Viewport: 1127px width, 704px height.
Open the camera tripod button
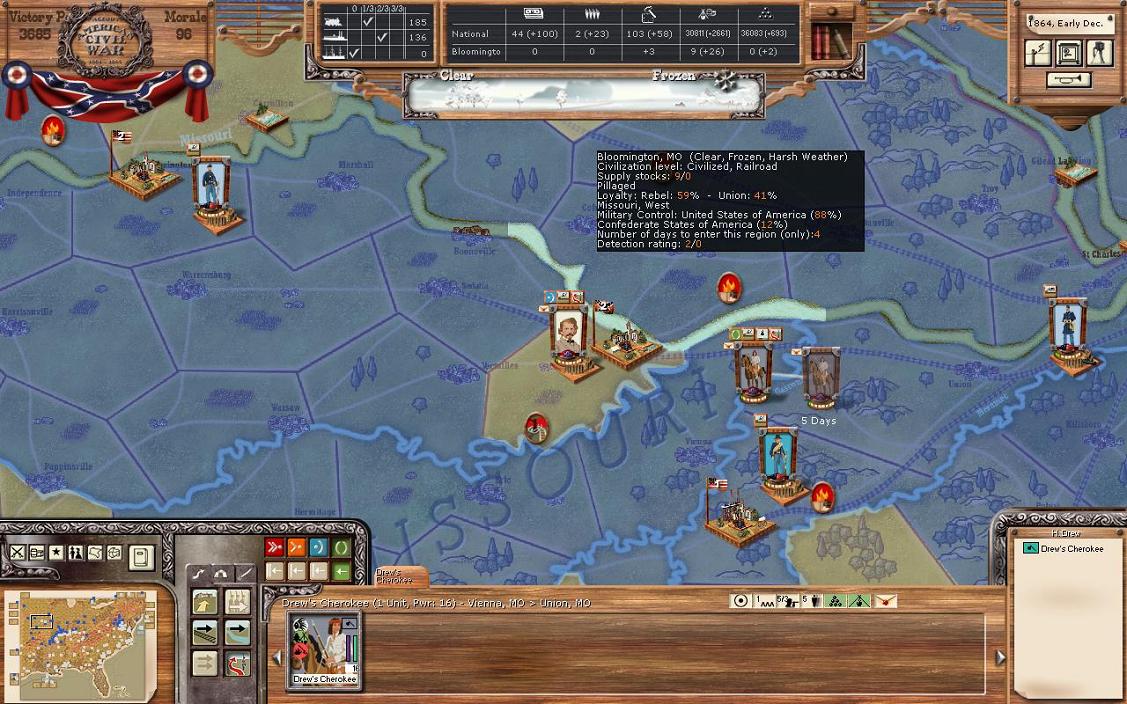click(x=1099, y=53)
